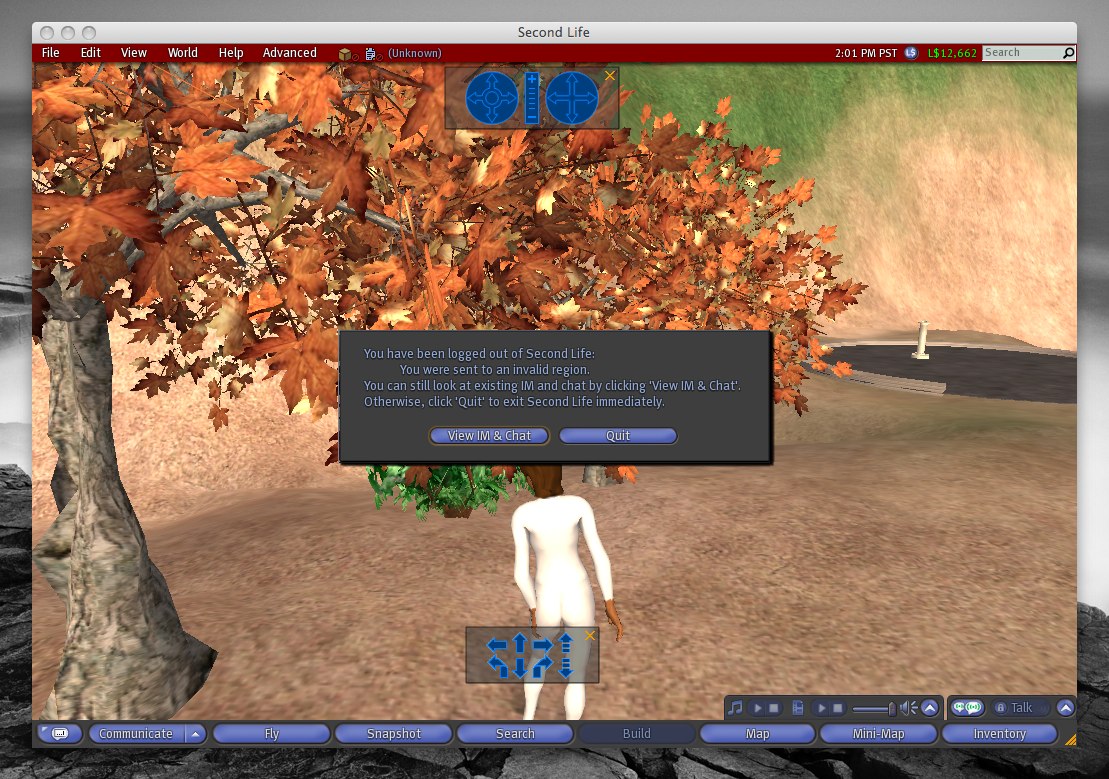Click the Search field in the top bar

pyautogui.click(x=1021, y=53)
